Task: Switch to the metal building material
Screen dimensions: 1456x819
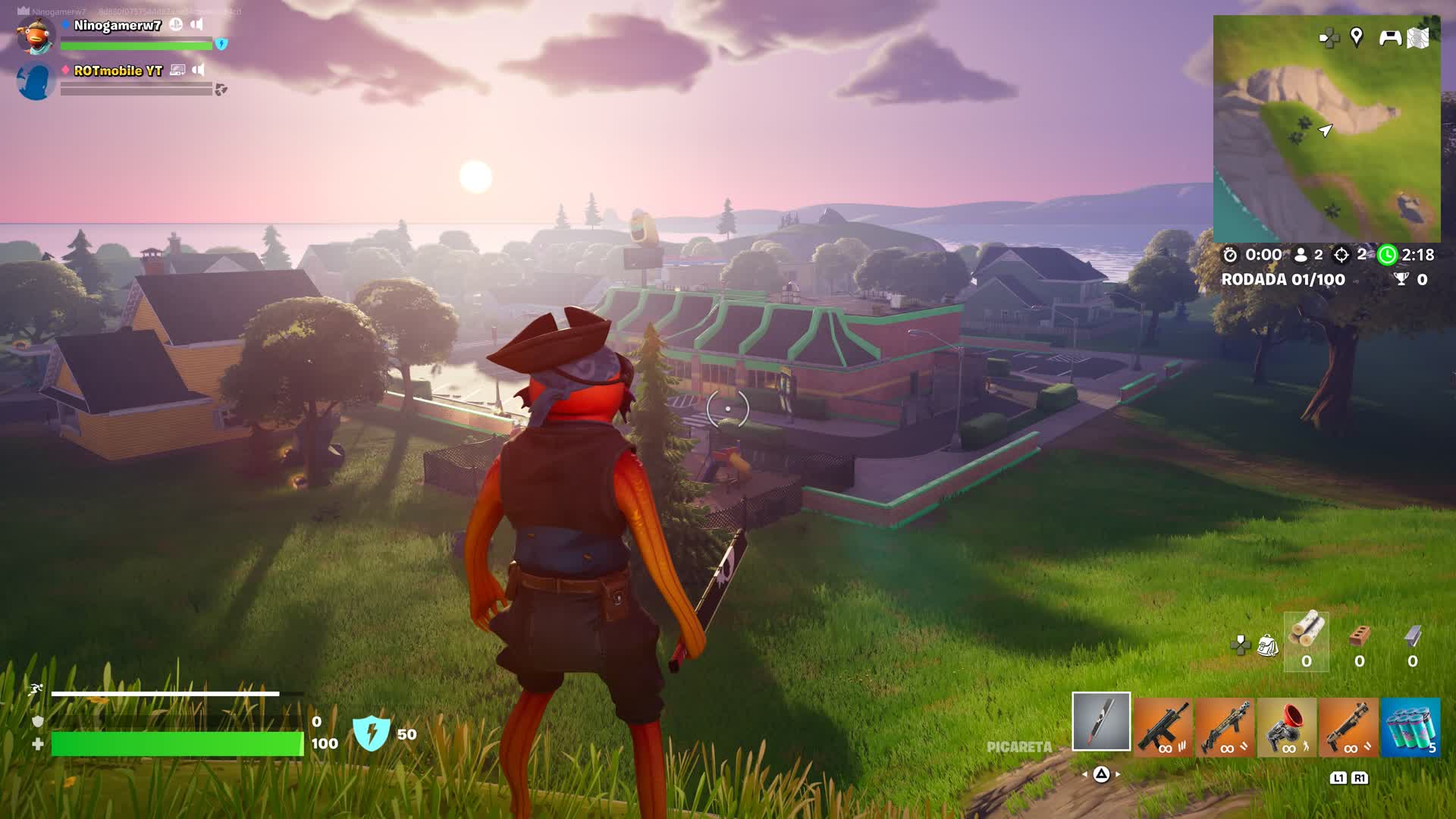Action: click(1413, 641)
